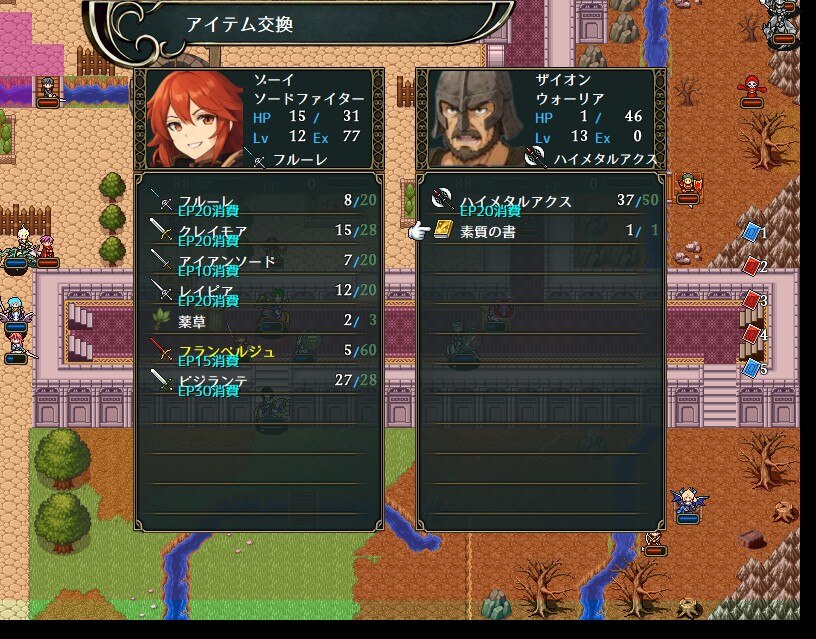Screen dimensions: 816x639
Task: Choose the 素質の書 book item
Action: click(x=540, y=231)
